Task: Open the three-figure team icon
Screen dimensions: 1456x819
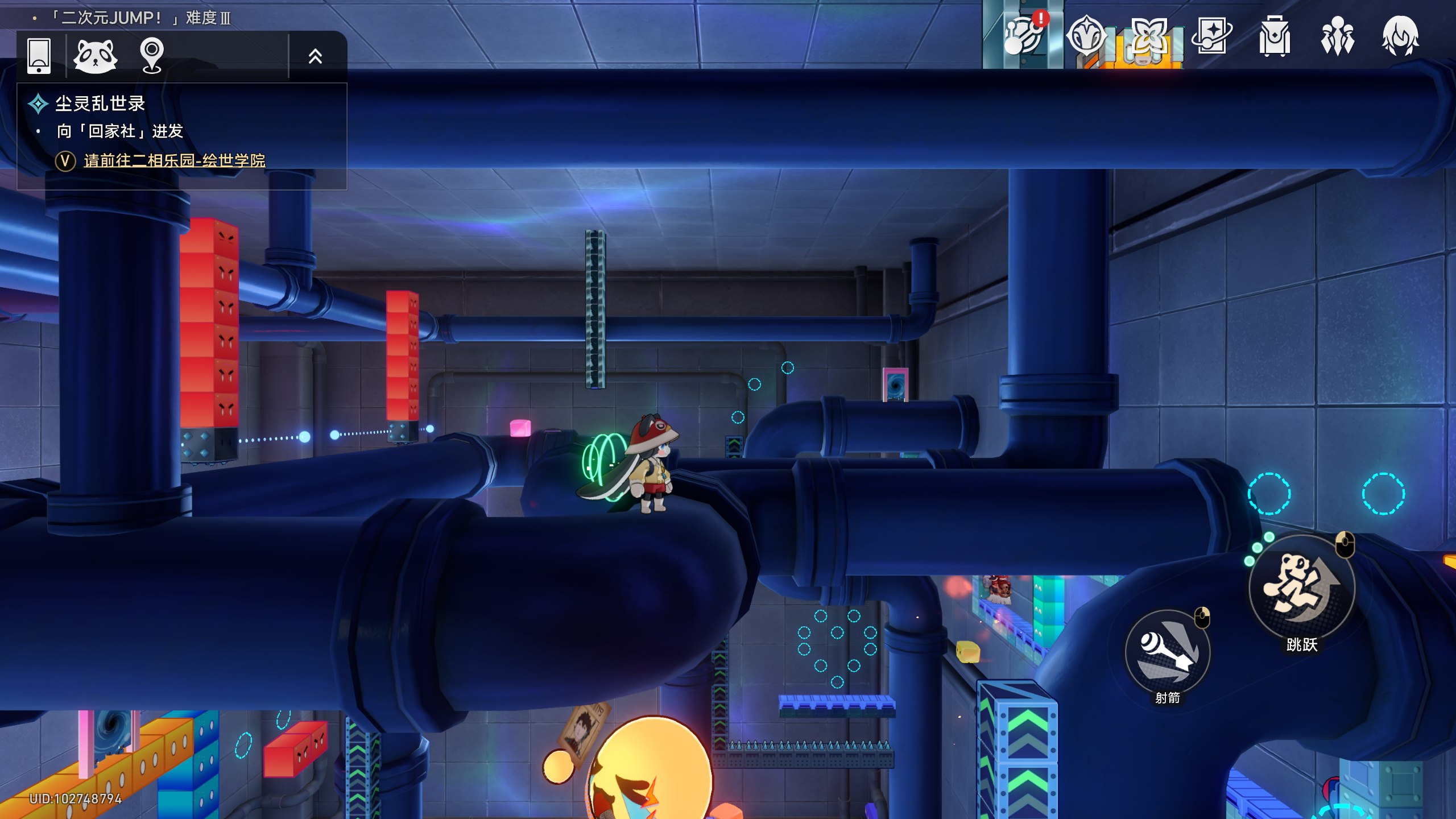Action: coord(1337,36)
